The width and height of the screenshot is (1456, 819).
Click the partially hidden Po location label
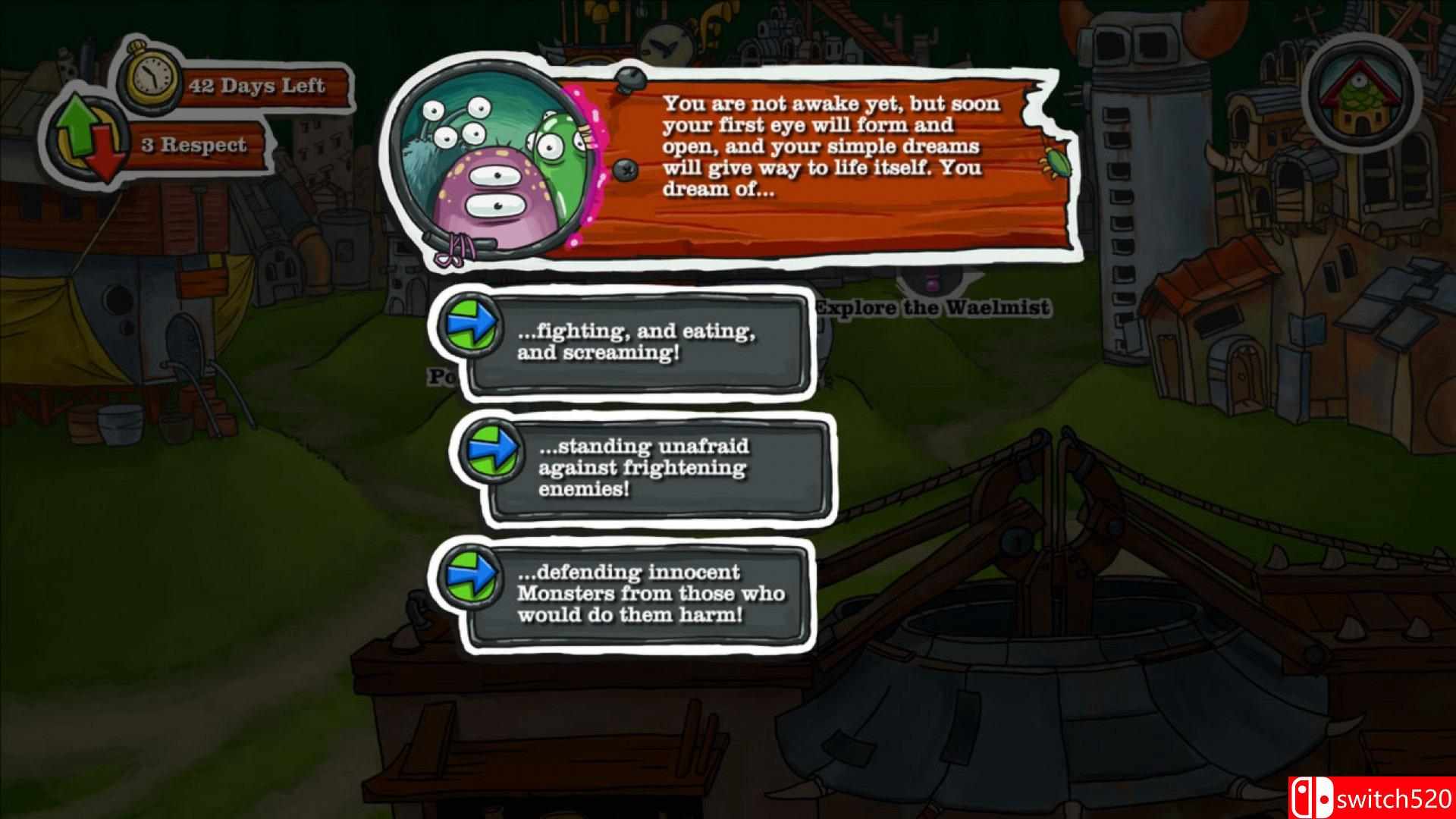tap(438, 375)
